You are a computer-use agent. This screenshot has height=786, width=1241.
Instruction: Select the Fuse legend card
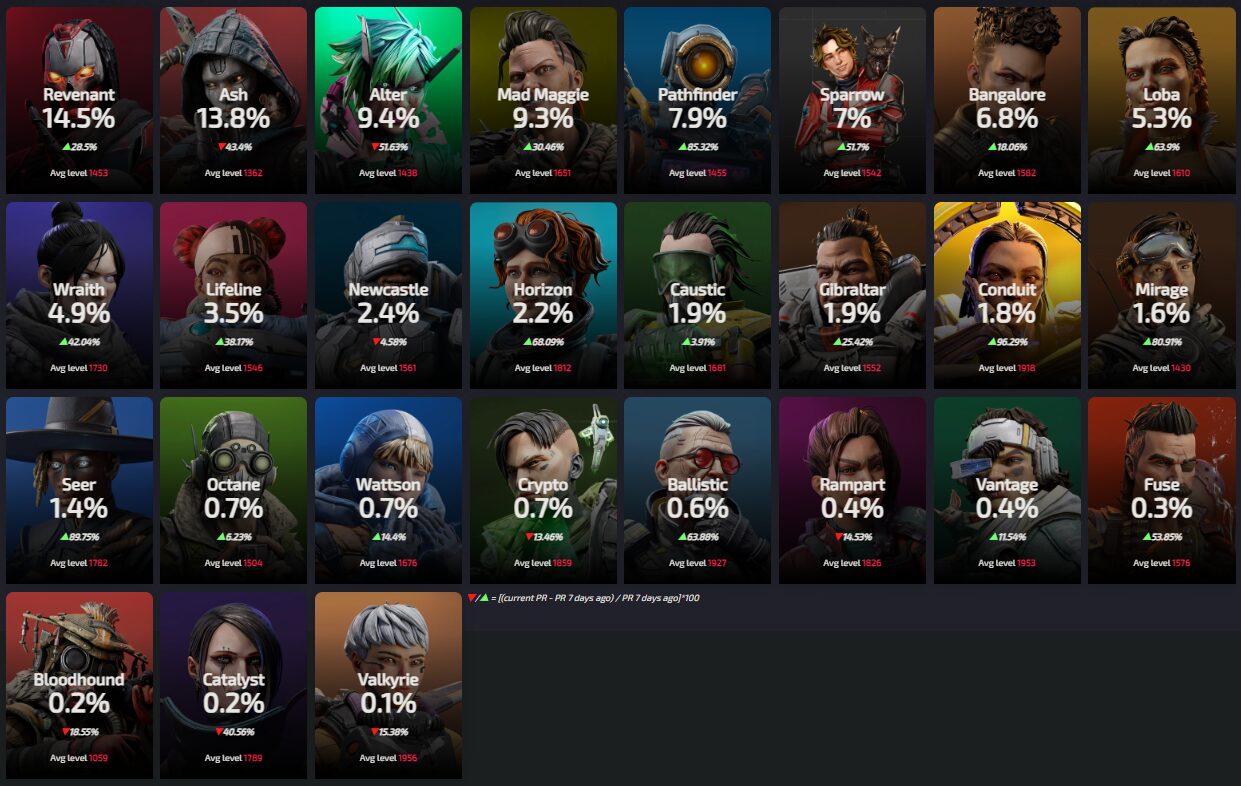(1161, 490)
